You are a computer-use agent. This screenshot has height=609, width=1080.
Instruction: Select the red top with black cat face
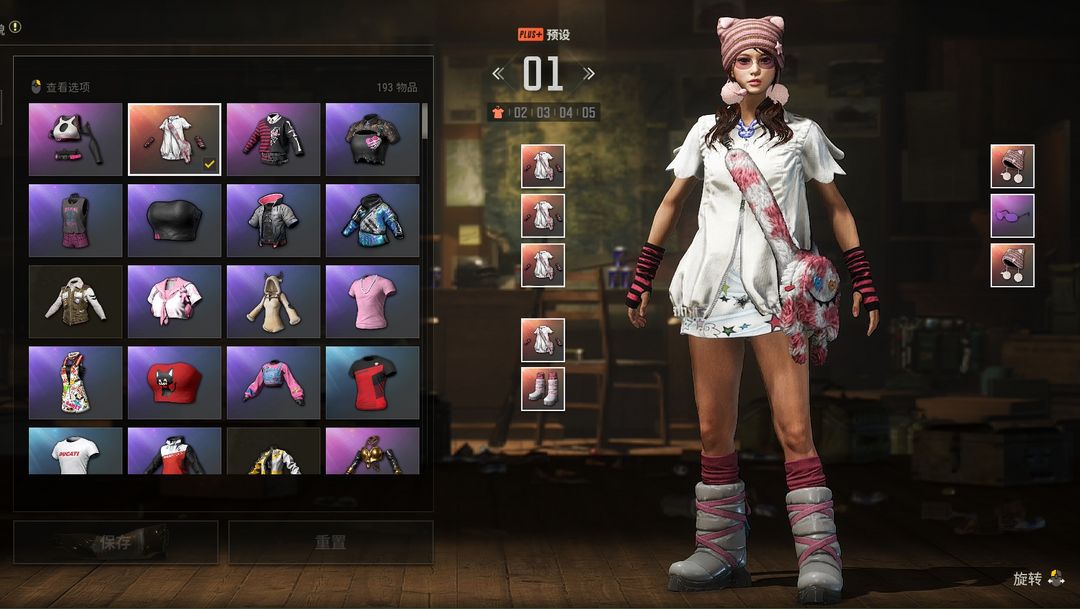(174, 382)
